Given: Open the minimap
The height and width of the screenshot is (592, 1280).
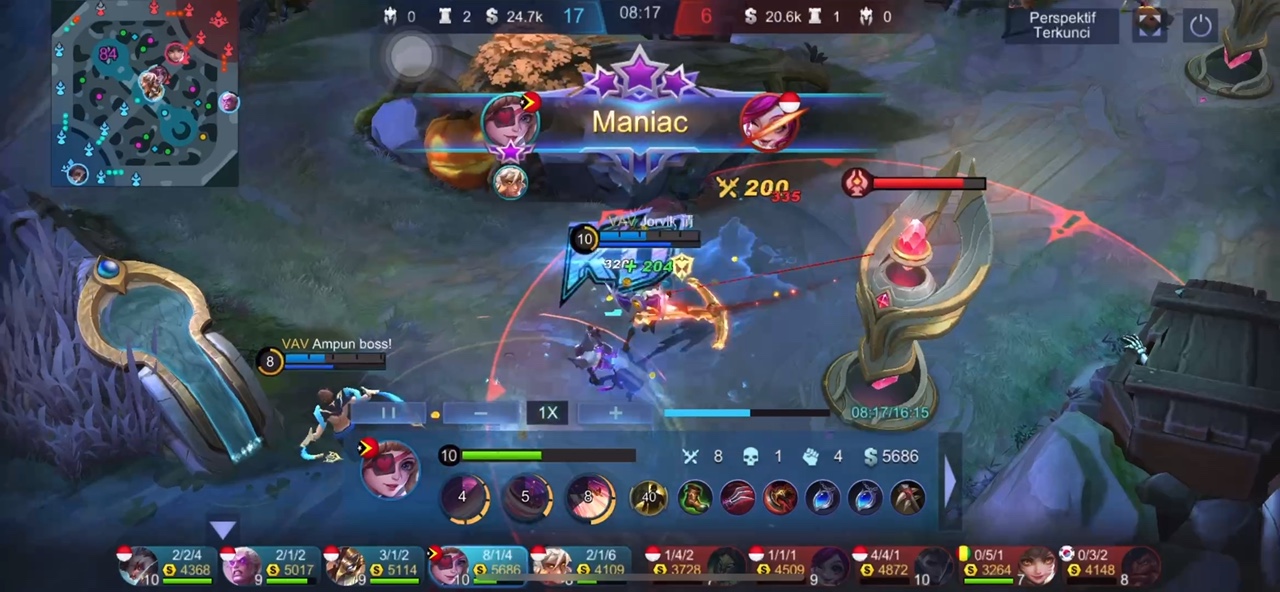Looking at the screenshot, I should 145,93.
